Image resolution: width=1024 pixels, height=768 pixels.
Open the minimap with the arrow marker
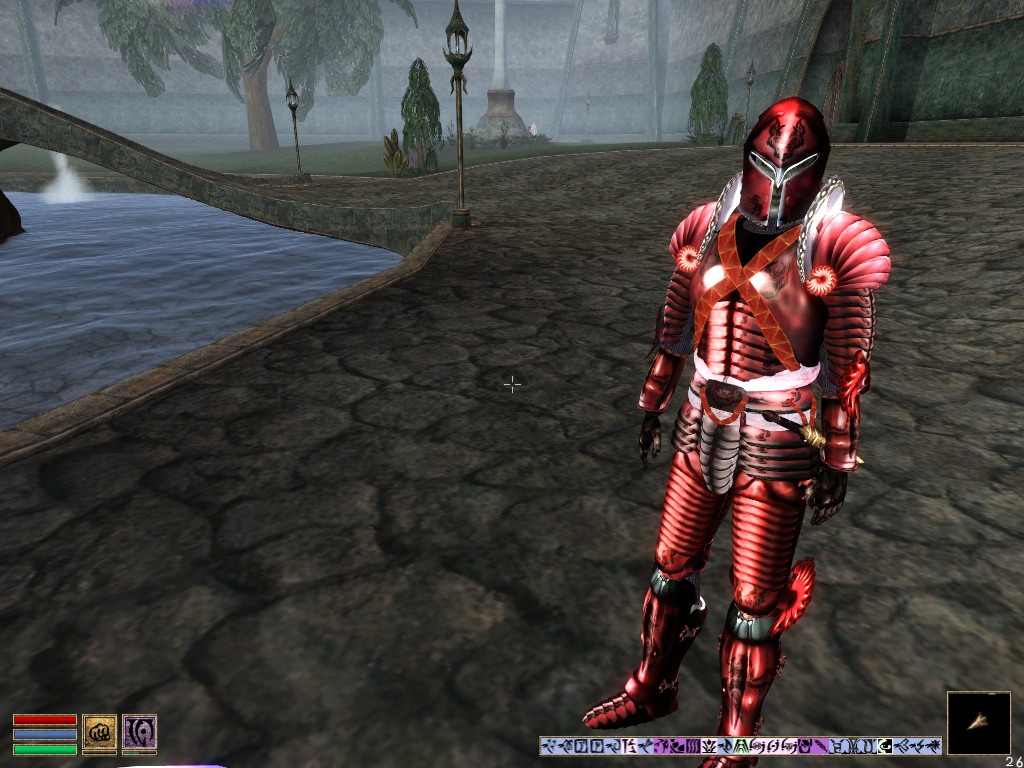coord(978,723)
